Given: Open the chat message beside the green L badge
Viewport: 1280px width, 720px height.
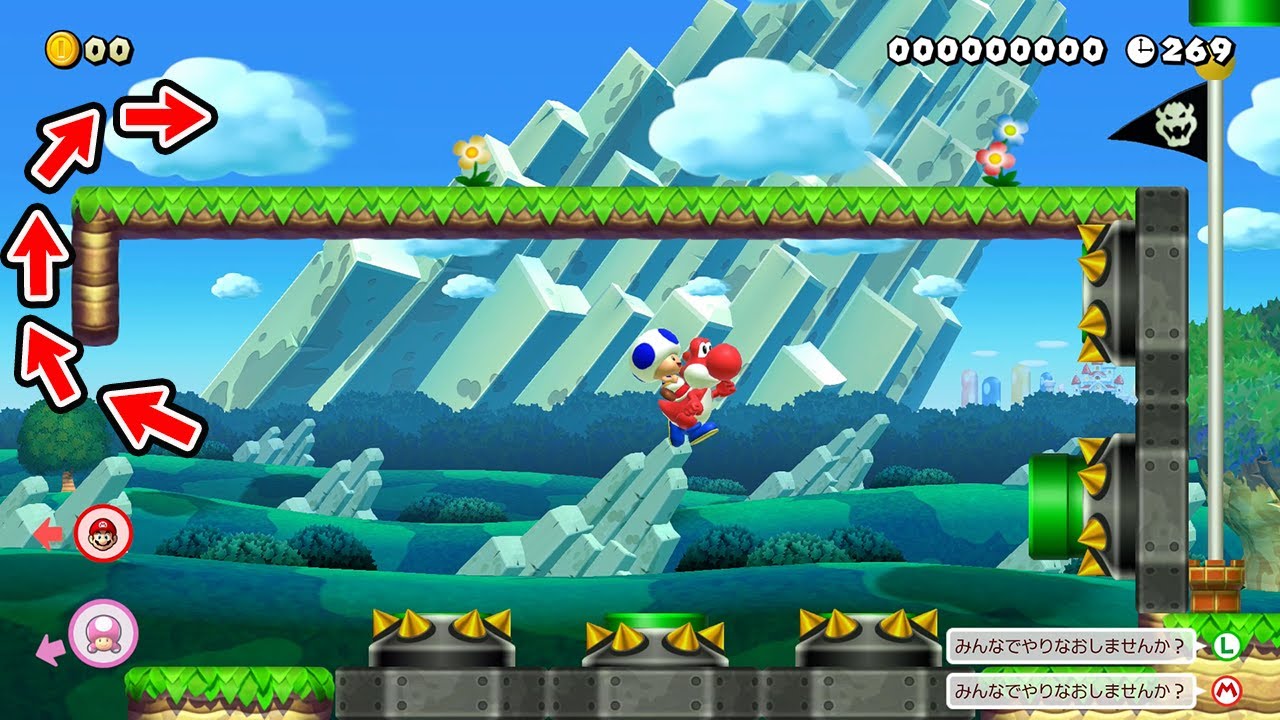Looking at the screenshot, I should pyautogui.click(x=1071, y=645).
